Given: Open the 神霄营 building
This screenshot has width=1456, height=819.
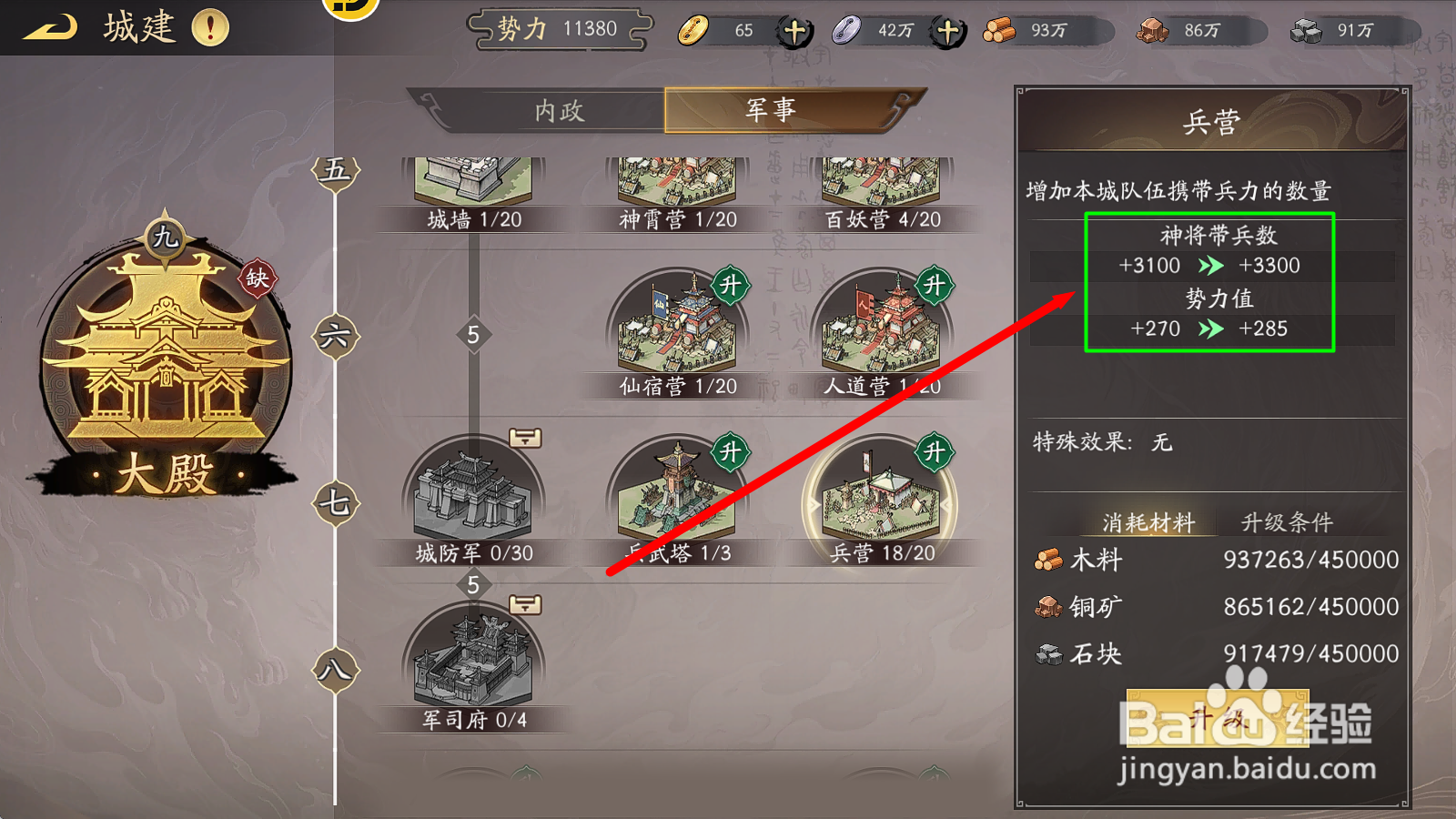Looking at the screenshot, I should [x=673, y=177].
